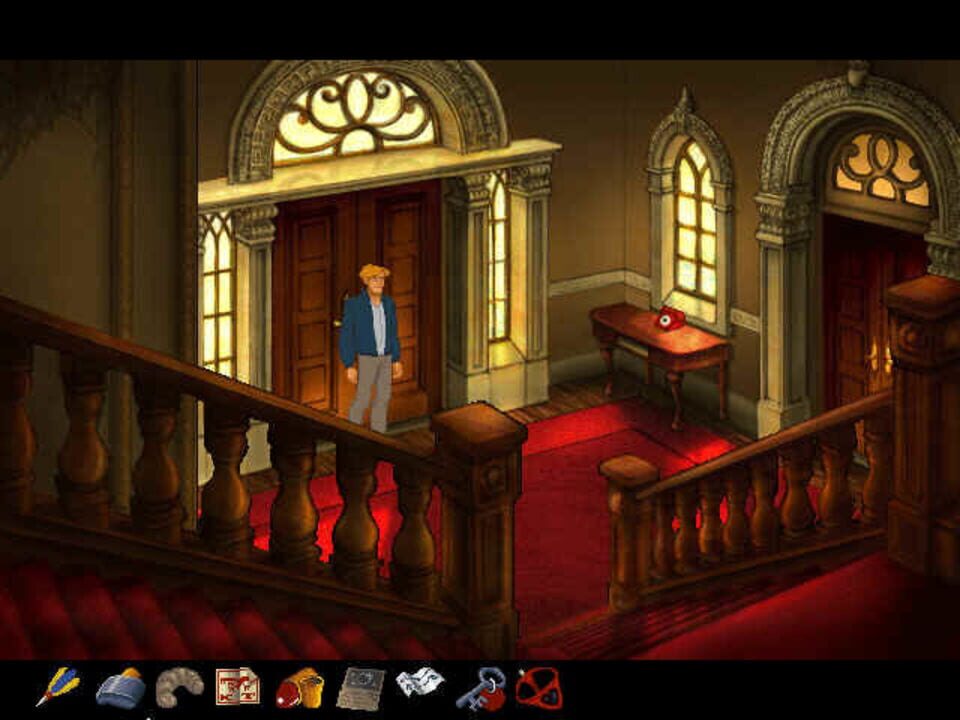Select the crumpled white paper item
Screen dimensions: 960x720
point(419,684)
